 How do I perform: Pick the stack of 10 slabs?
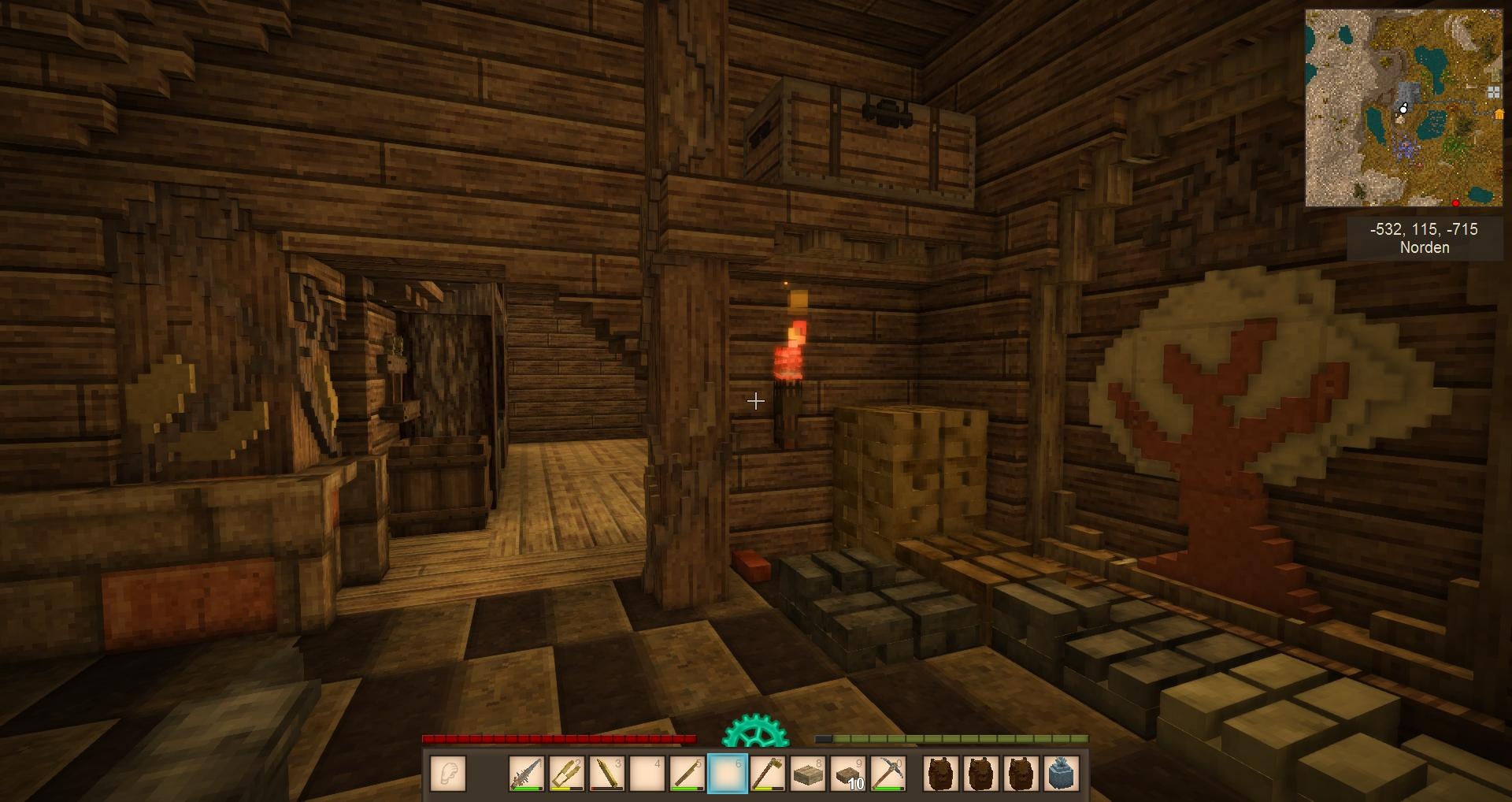[x=848, y=773]
